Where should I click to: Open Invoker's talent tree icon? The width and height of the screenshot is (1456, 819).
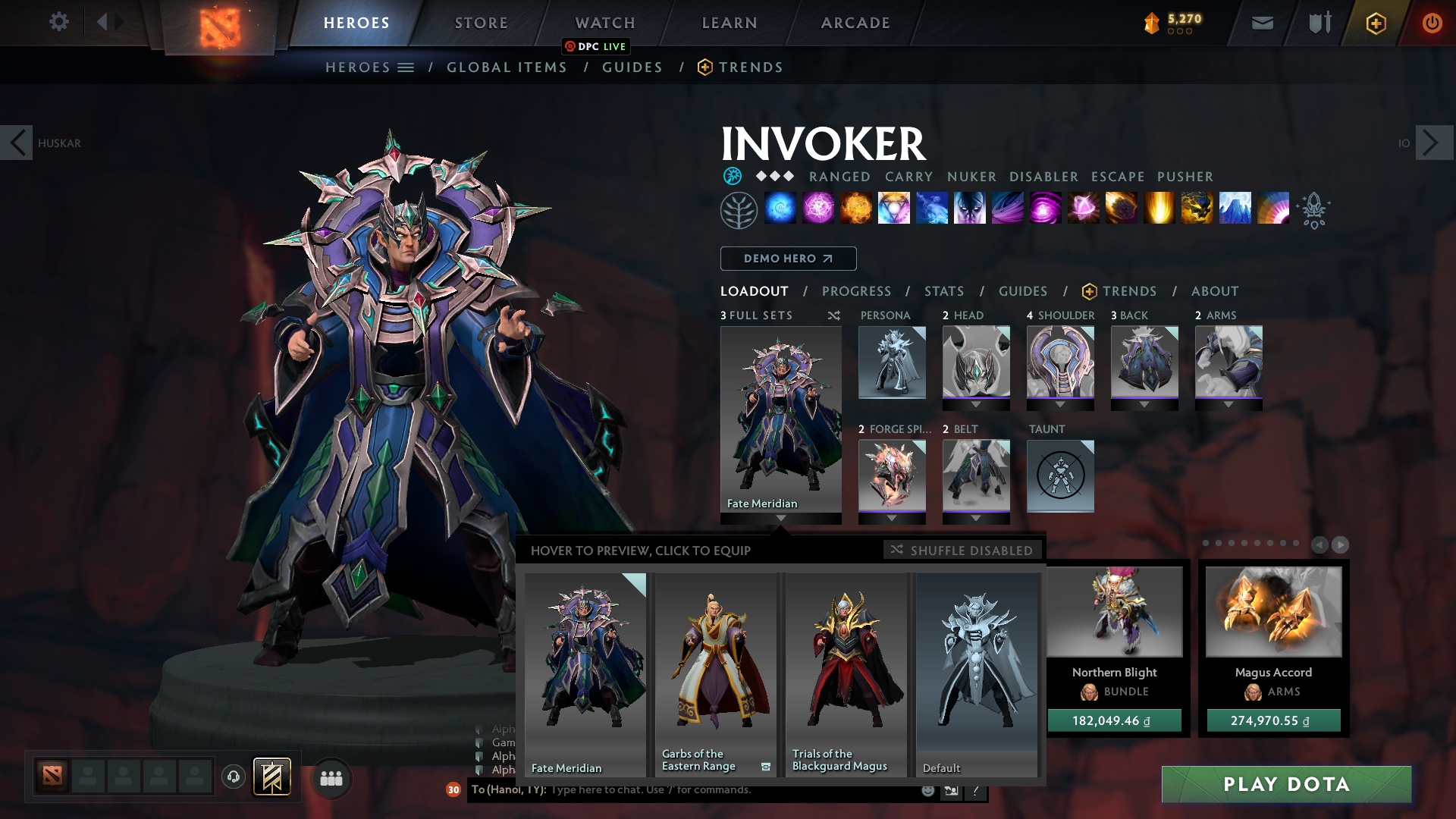point(739,209)
